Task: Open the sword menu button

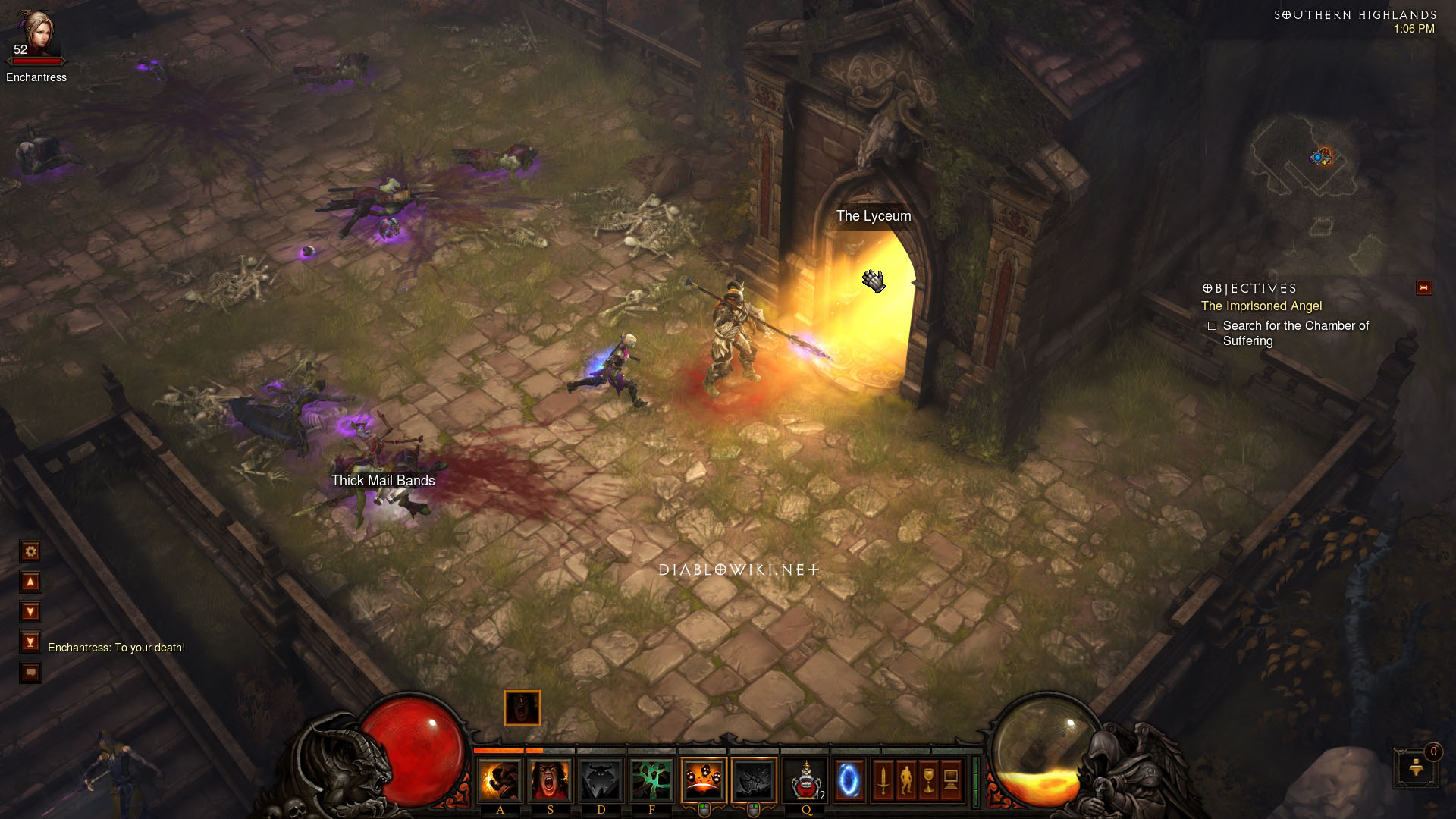Action: (883, 780)
